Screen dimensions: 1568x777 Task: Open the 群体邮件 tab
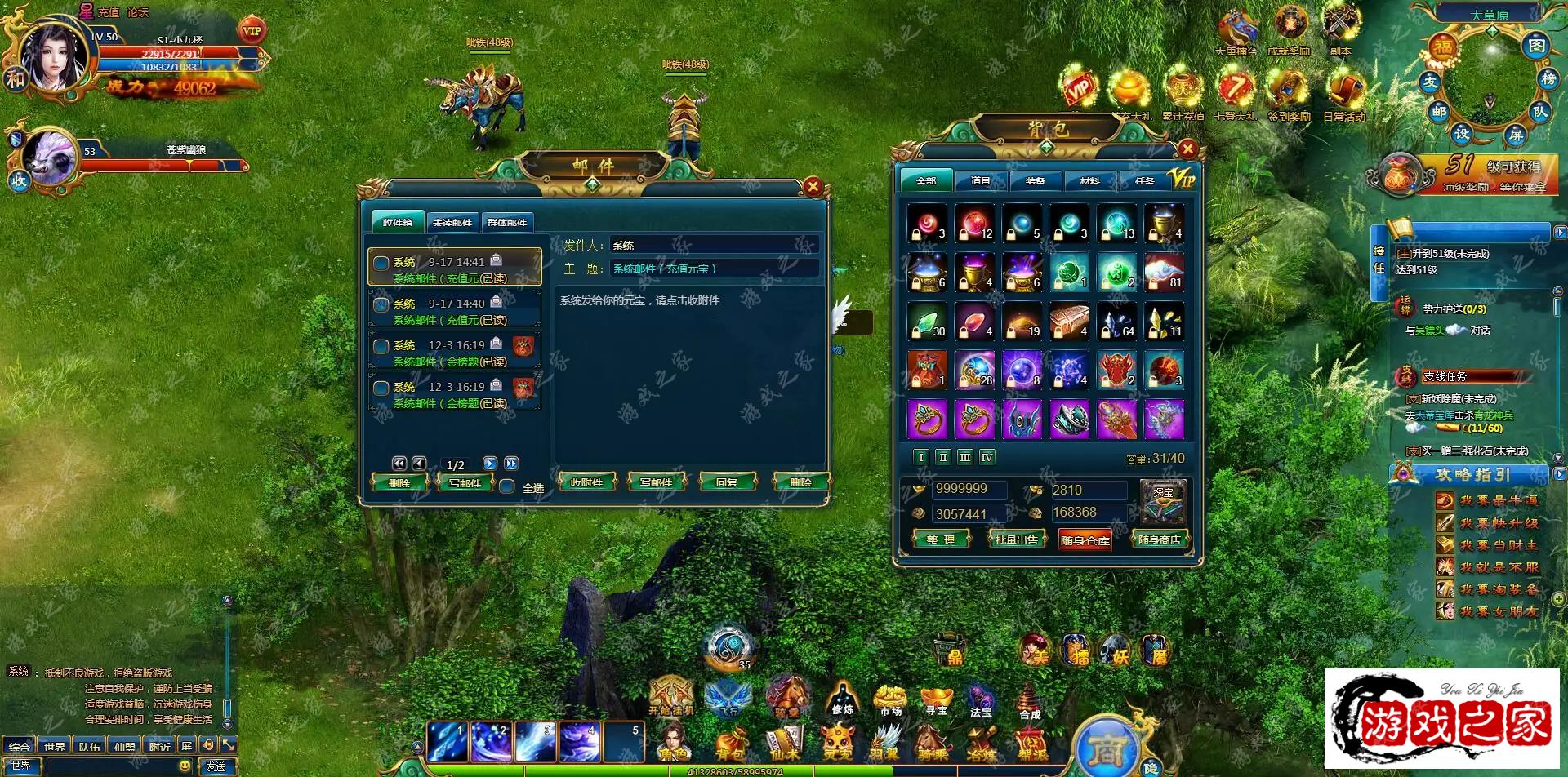pos(506,222)
